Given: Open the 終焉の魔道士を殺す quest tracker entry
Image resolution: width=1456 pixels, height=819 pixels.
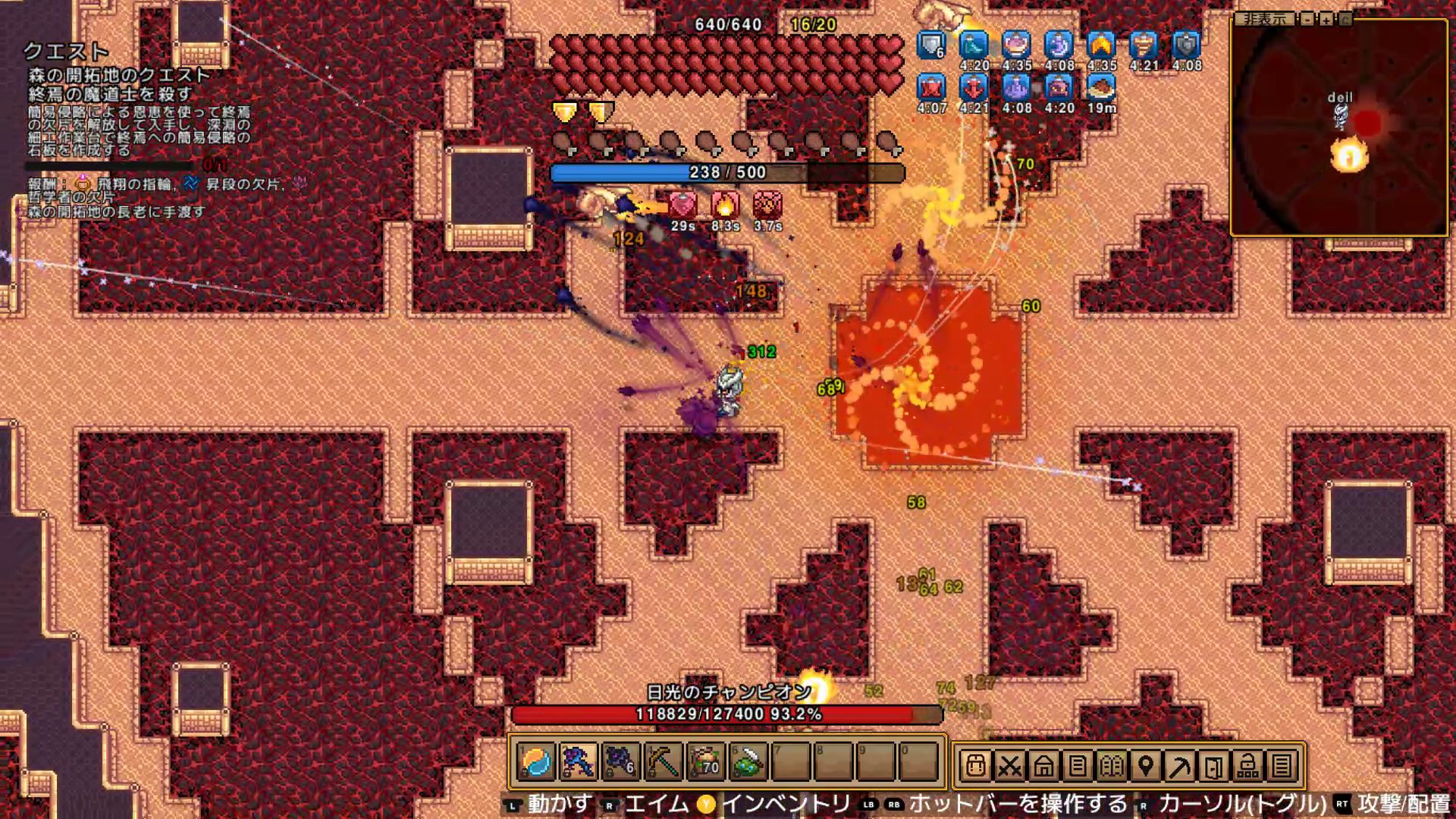Looking at the screenshot, I should [x=111, y=94].
